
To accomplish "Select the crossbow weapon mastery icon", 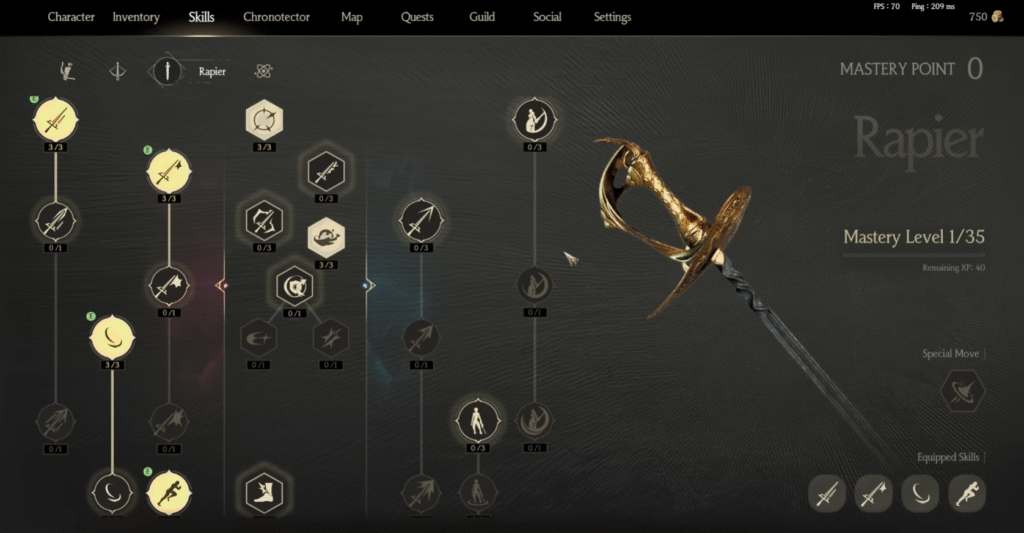I will pos(118,72).
